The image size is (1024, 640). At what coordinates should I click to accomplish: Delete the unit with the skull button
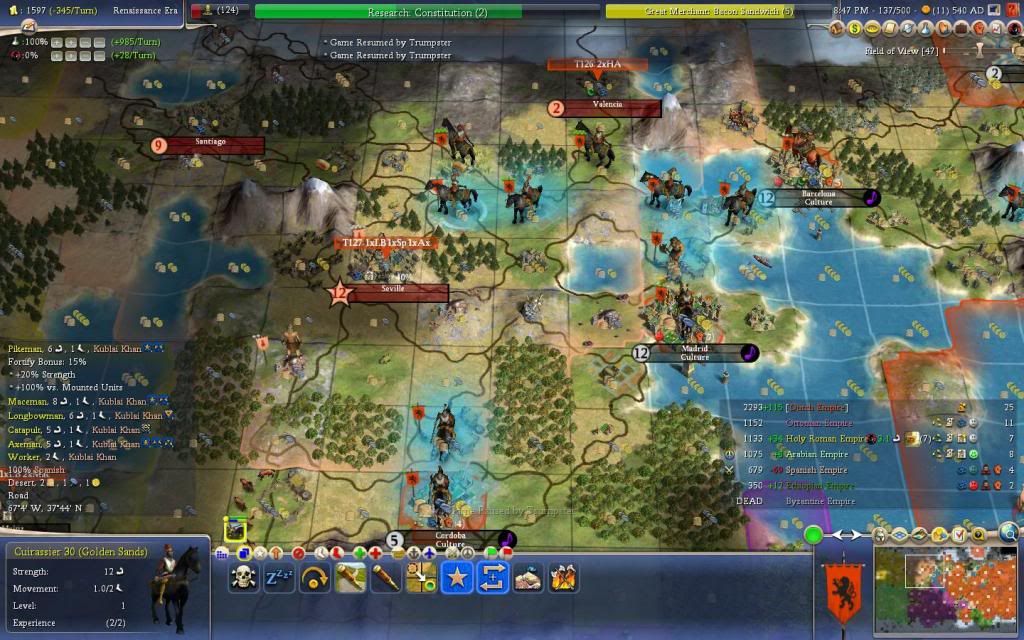243,577
